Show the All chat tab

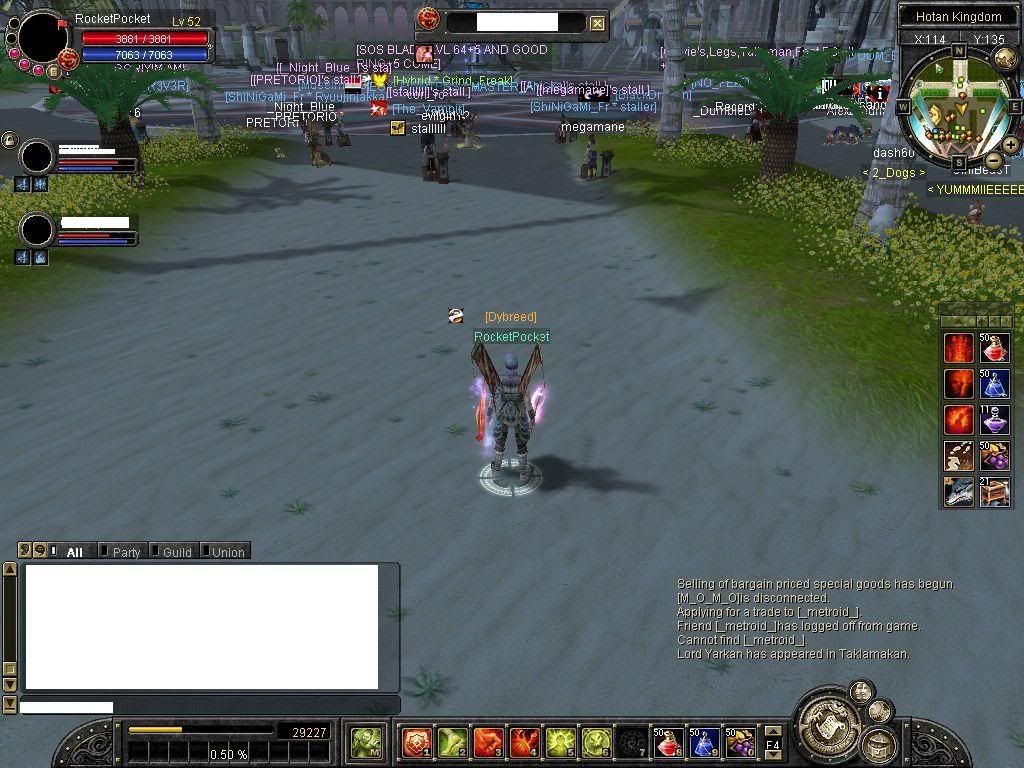(72, 551)
